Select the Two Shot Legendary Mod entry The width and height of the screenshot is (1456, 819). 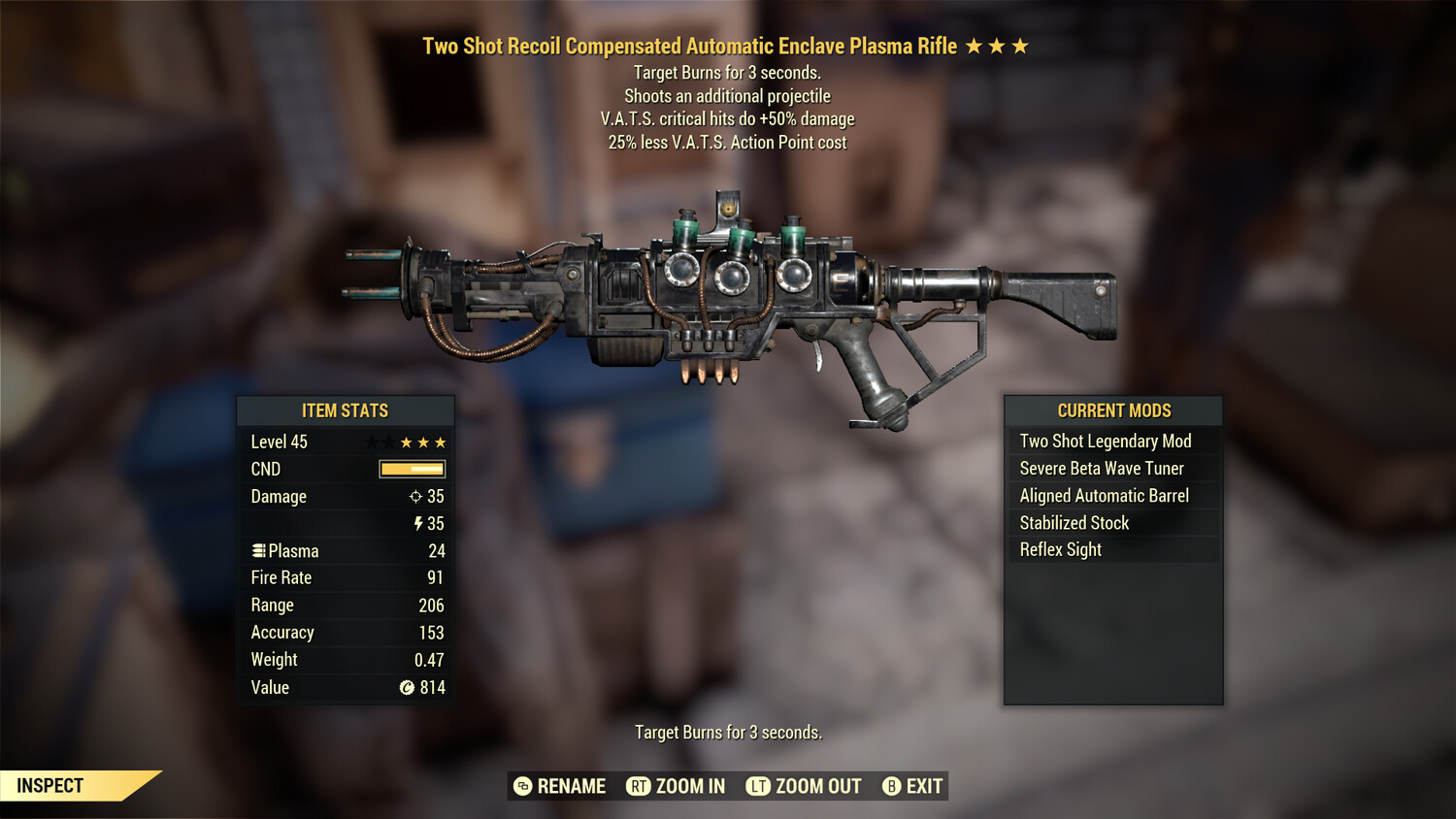pyautogui.click(x=1105, y=441)
